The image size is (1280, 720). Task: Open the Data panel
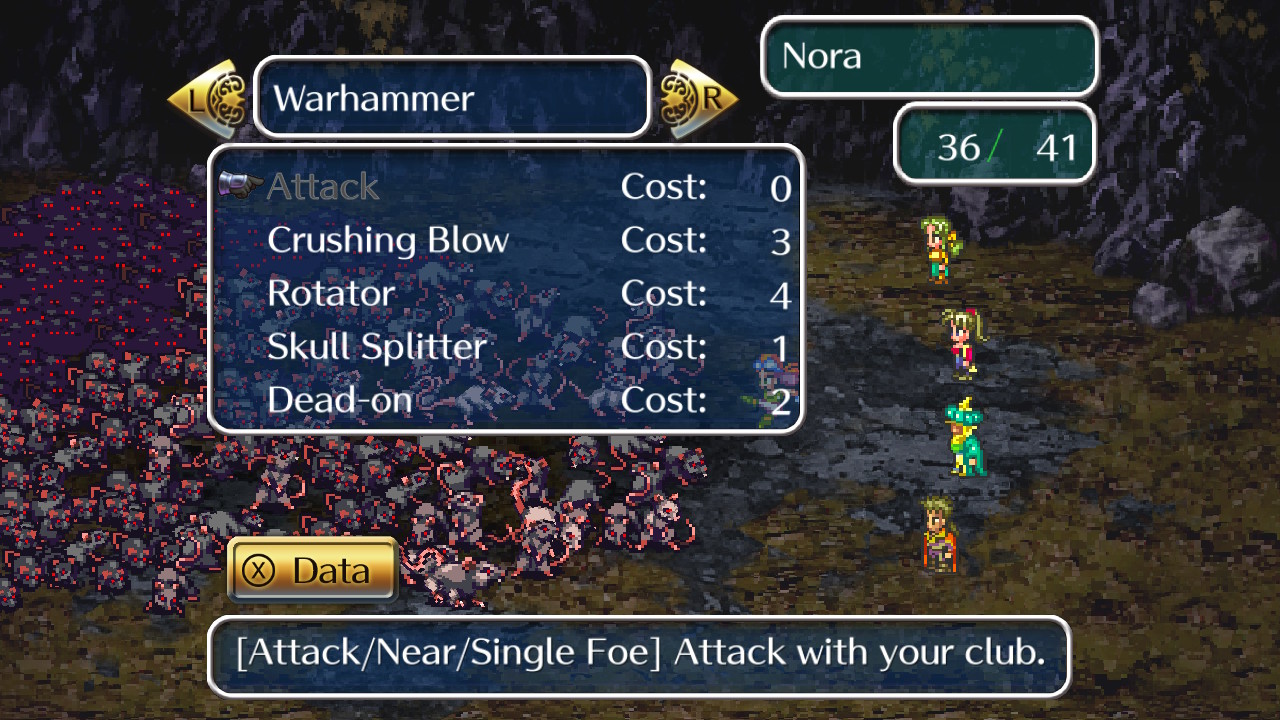tap(313, 570)
